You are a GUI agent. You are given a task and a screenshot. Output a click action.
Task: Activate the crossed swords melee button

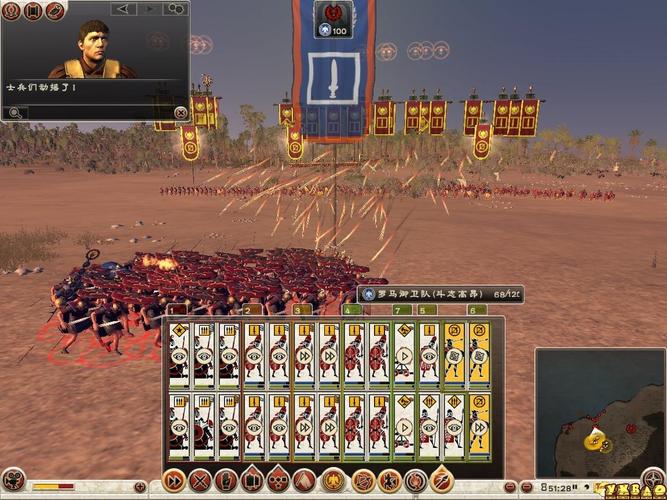[x=200, y=480]
